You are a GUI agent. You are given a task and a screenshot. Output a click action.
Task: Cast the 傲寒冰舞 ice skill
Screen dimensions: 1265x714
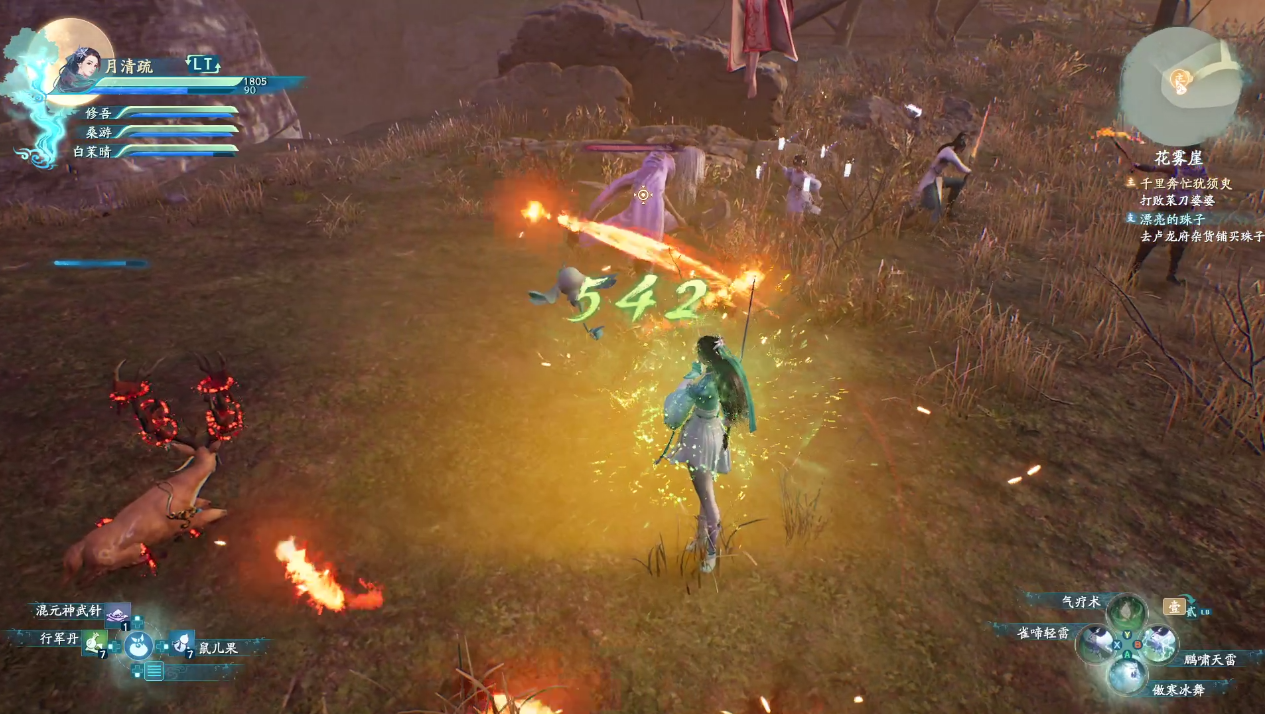click(1127, 675)
